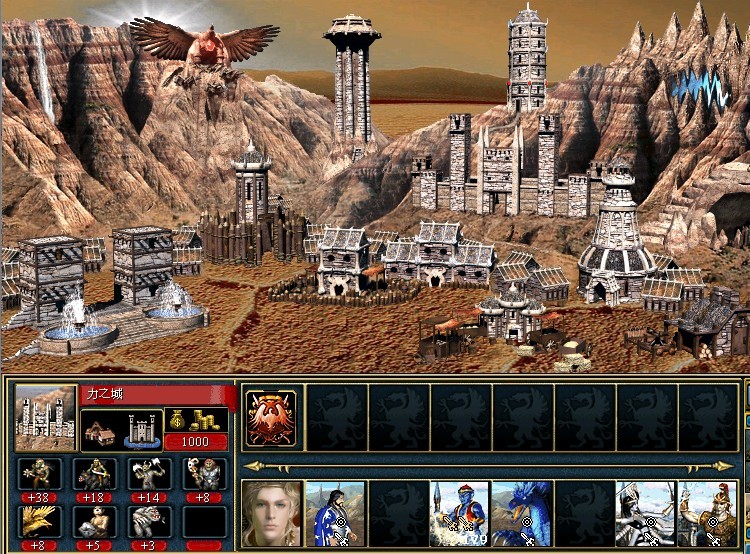Recruit the creature showing +5 growth
This screenshot has height=554, width=750.
click(94, 521)
